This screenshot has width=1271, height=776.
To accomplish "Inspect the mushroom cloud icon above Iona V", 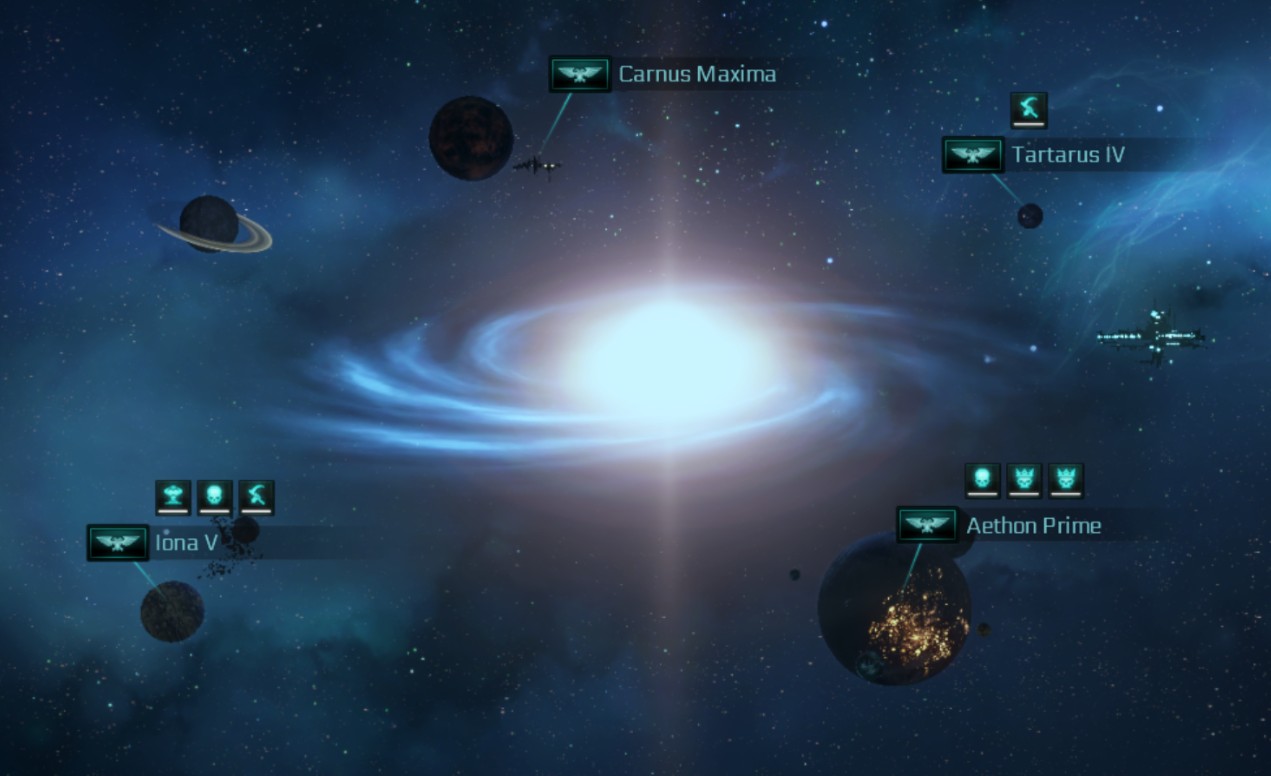I will pos(173,496).
